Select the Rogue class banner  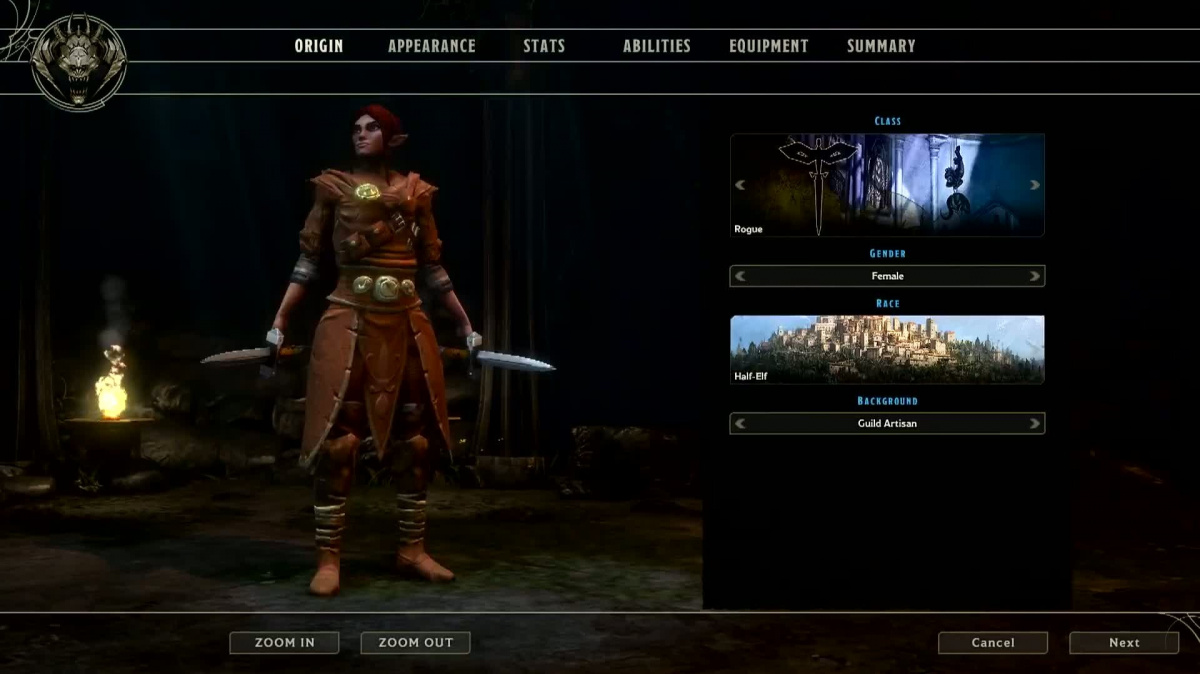(x=887, y=185)
